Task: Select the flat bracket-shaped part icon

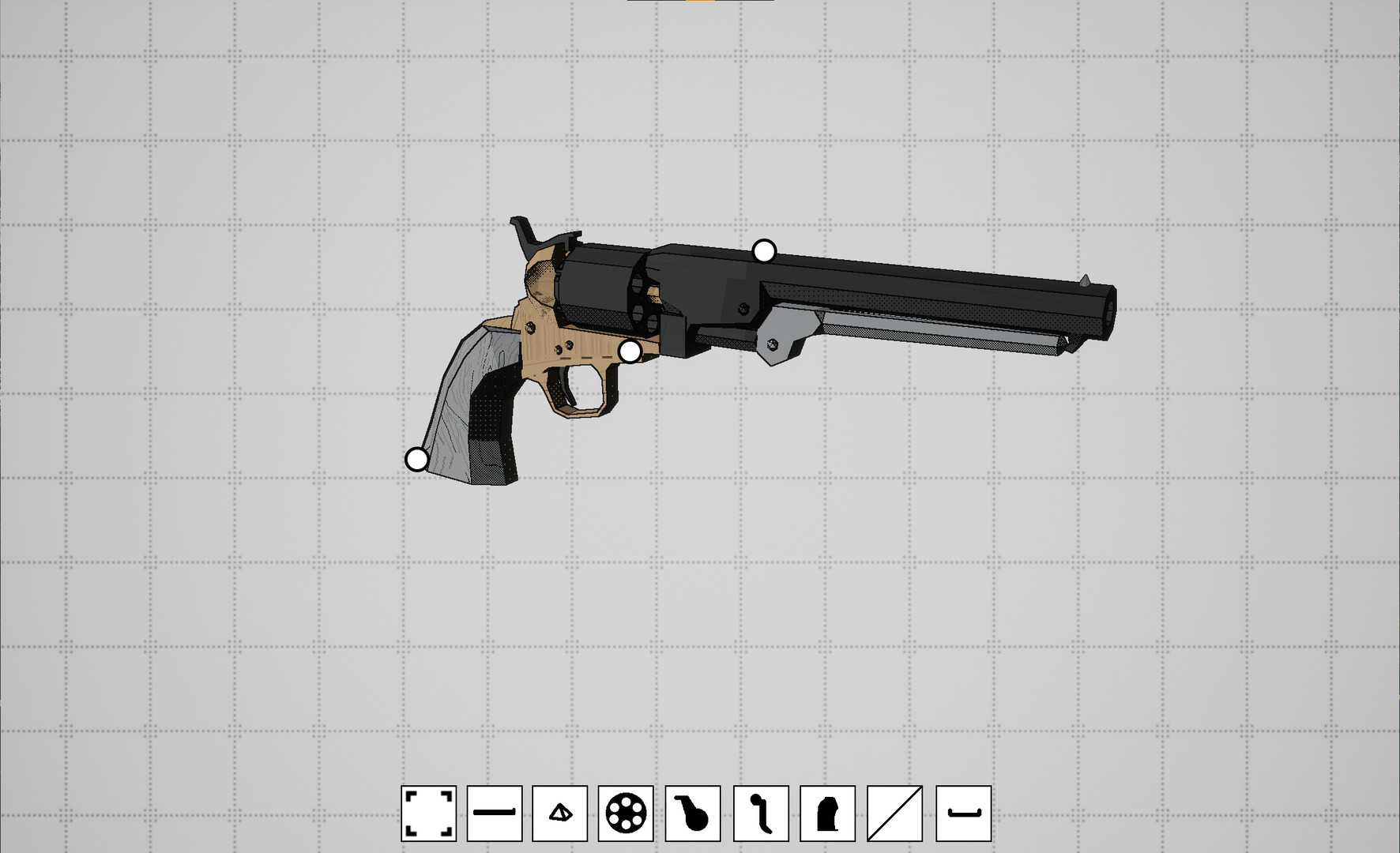Action: pos(963,814)
